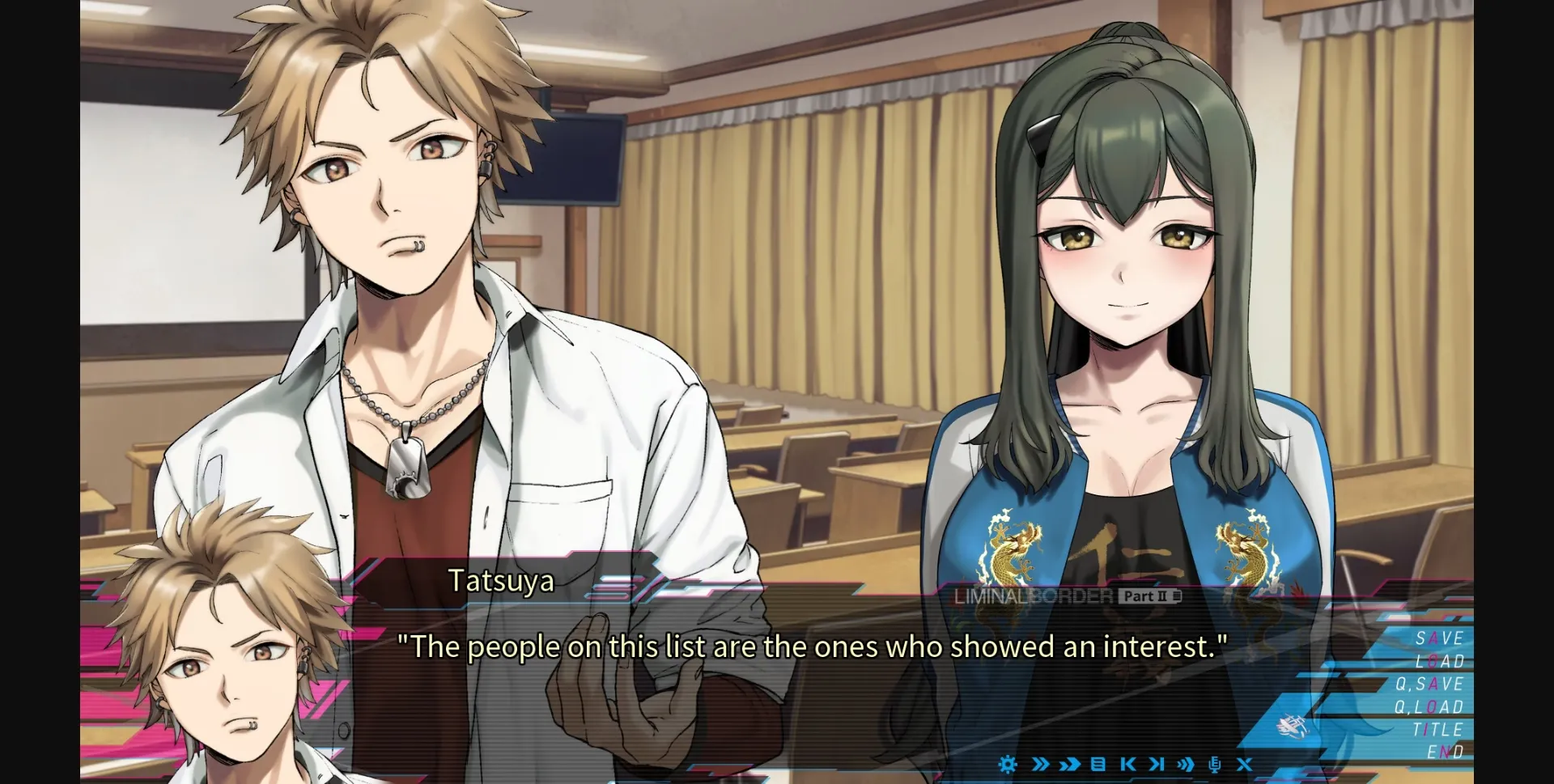1554x784 pixels.
Task: Jump ahead using the next-scene icon
Action: (1154, 765)
